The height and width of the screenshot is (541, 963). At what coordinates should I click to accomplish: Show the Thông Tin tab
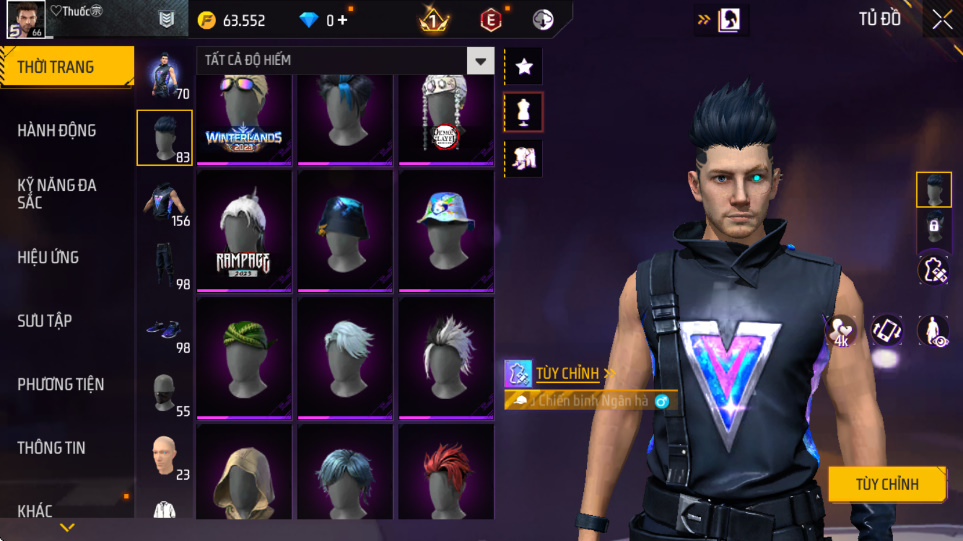pos(51,447)
